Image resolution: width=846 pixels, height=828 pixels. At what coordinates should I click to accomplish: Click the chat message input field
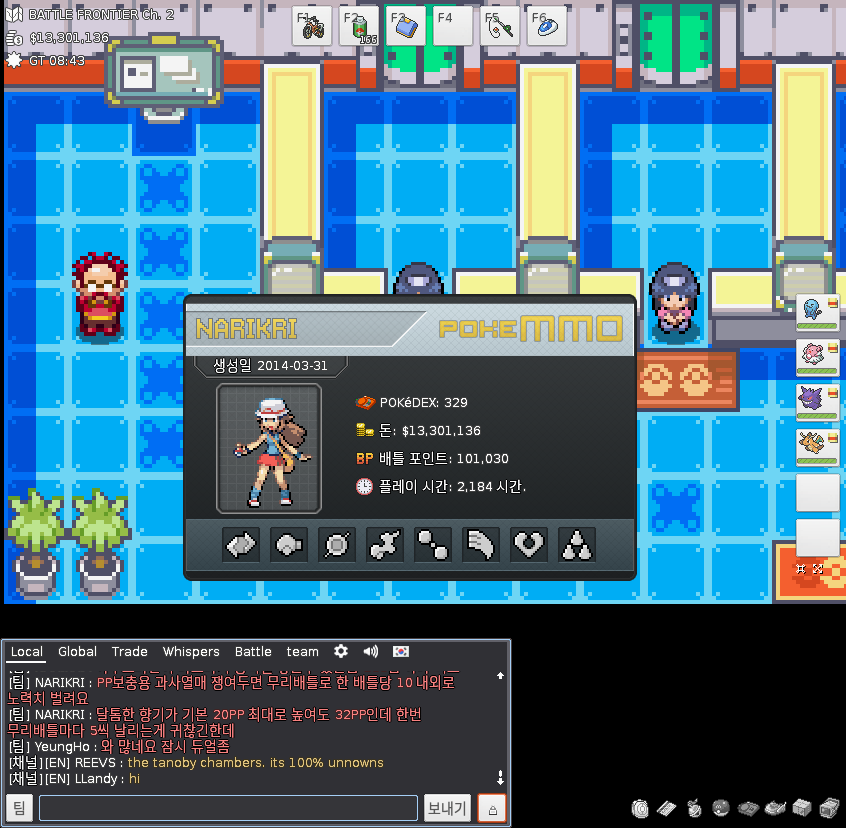click(x=228, y=808)
